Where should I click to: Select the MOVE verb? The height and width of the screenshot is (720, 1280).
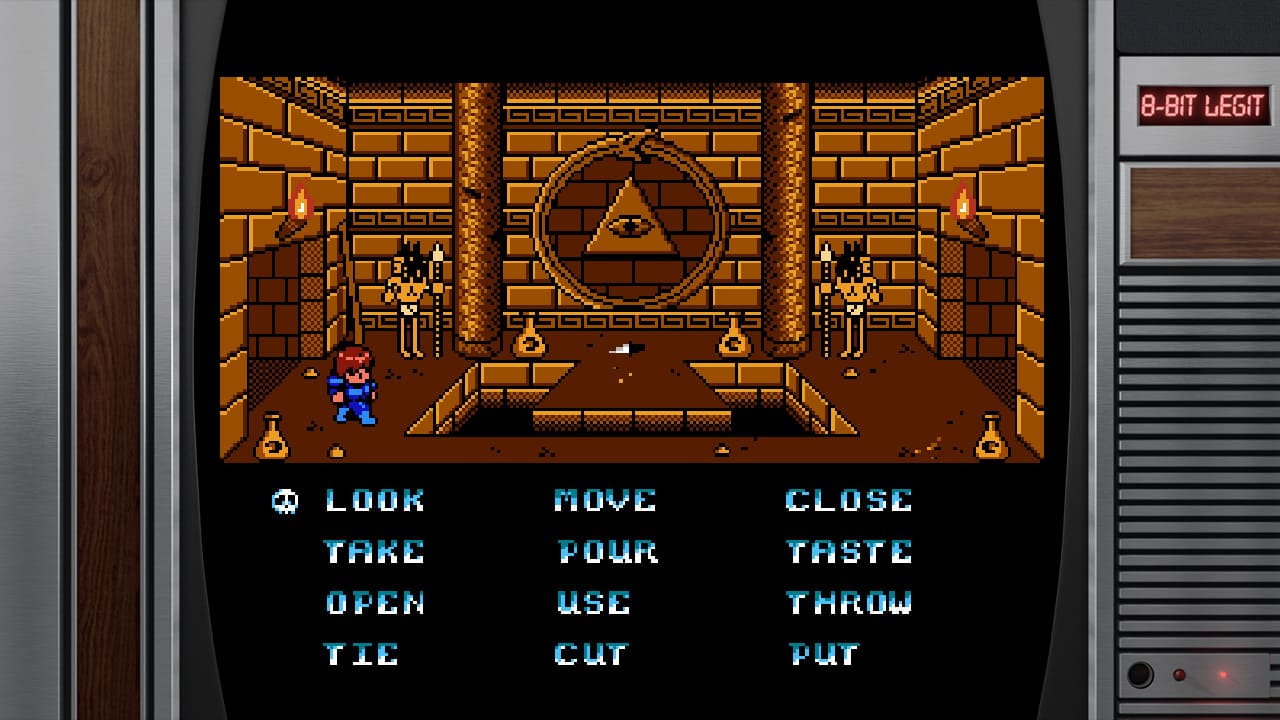[608, 500]
